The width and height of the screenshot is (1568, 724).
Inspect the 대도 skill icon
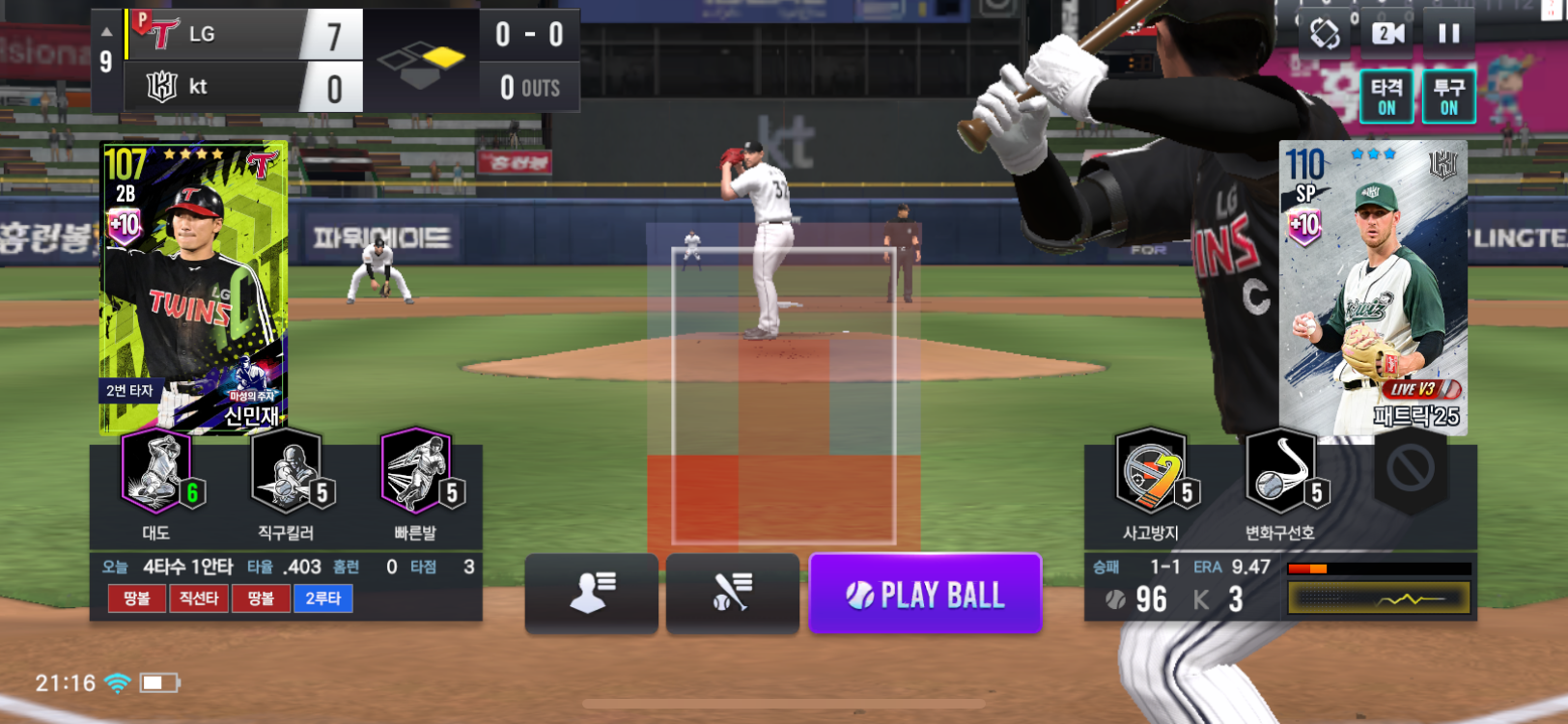click(x=157, y=473)
